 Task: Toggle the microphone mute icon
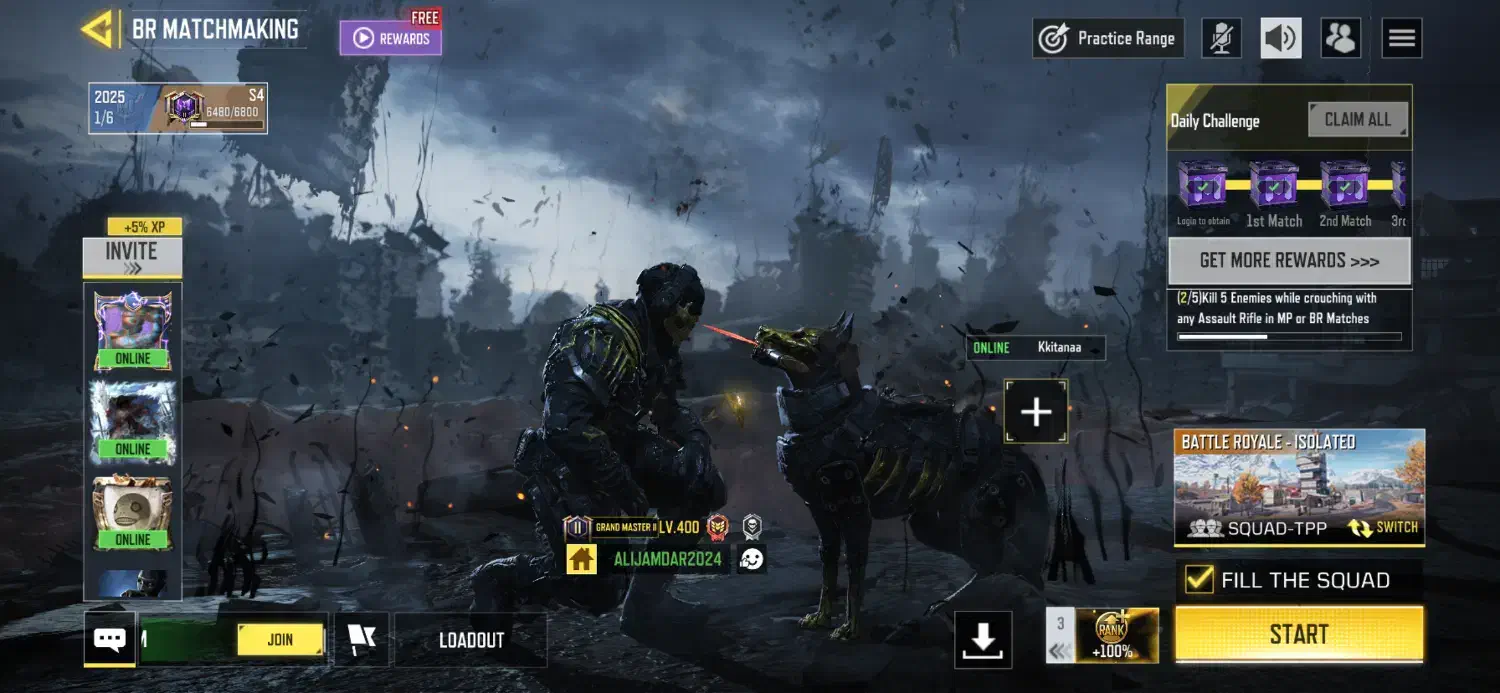click(x=1221, y=39)
